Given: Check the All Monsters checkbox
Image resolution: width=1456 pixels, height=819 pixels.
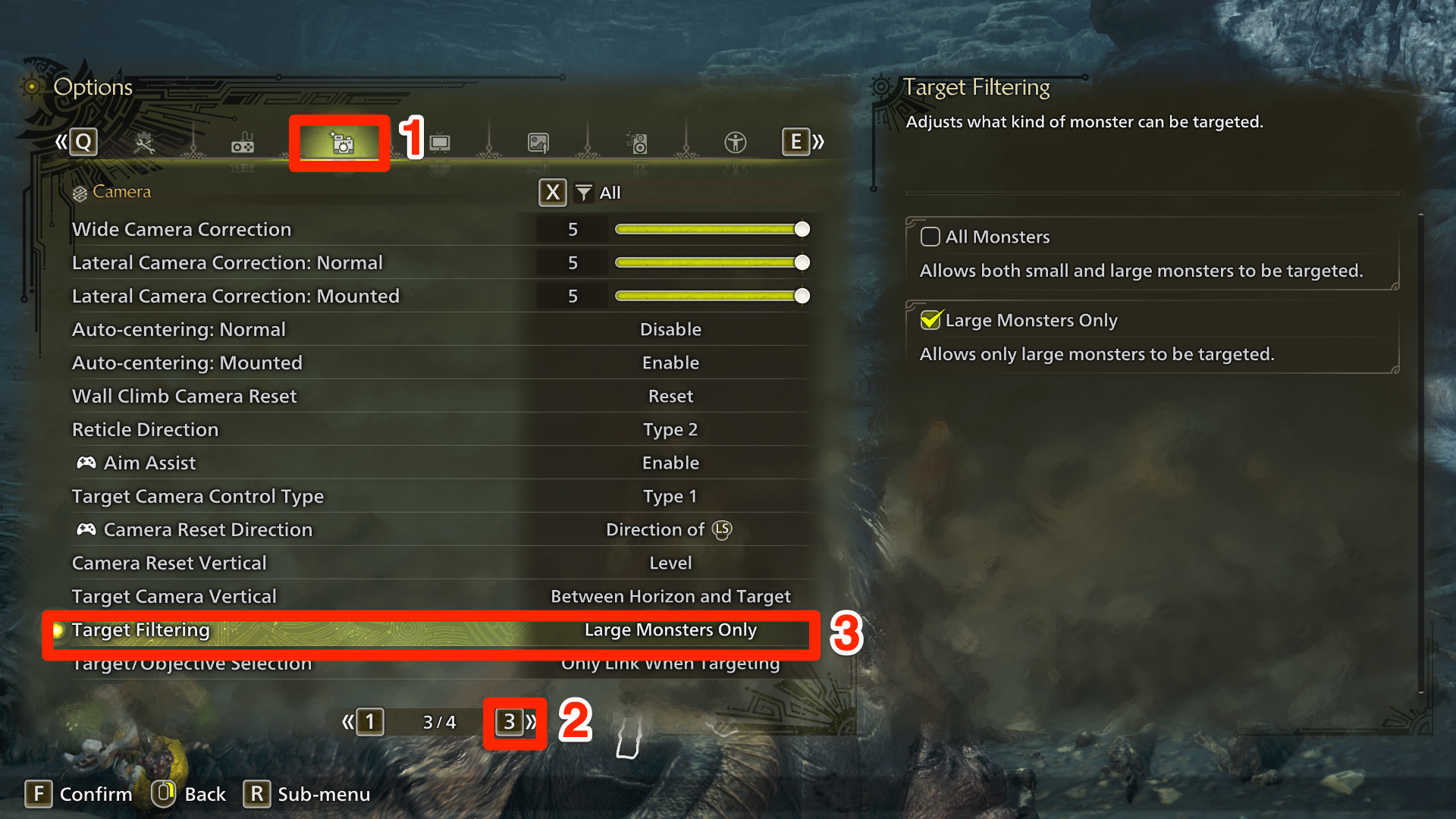Looking at the screenshot, I should 930,237.
